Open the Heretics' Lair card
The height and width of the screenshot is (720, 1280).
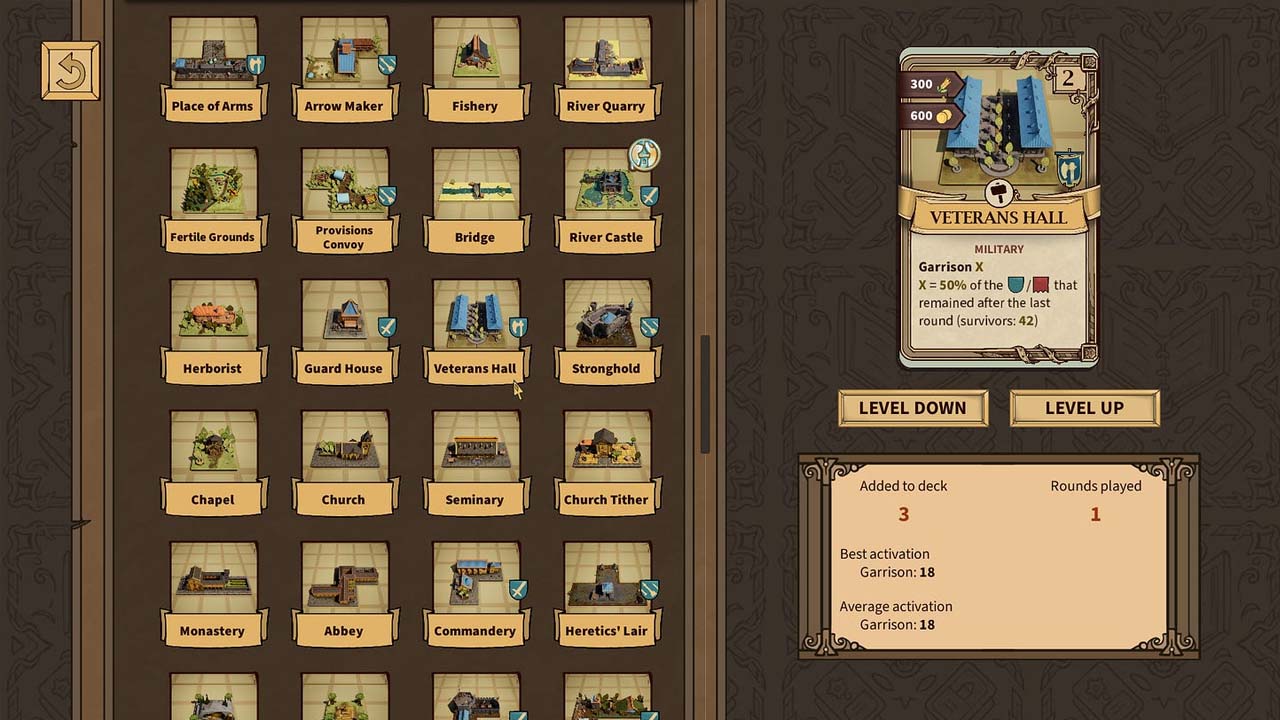[x=606, y=592]
